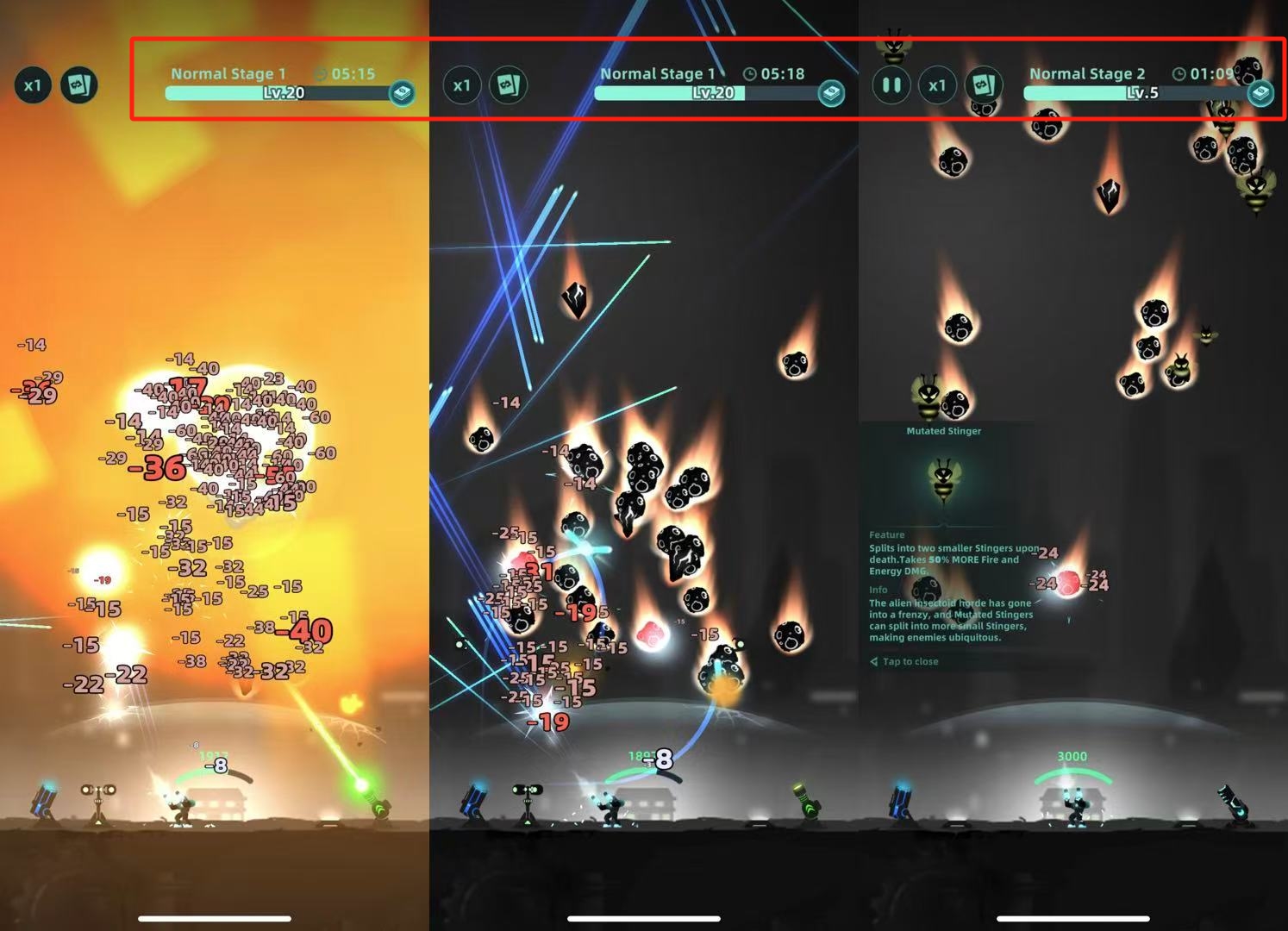
Task: Change the x1 speed on the 05:18 timer screen
Action: (462, 85)
